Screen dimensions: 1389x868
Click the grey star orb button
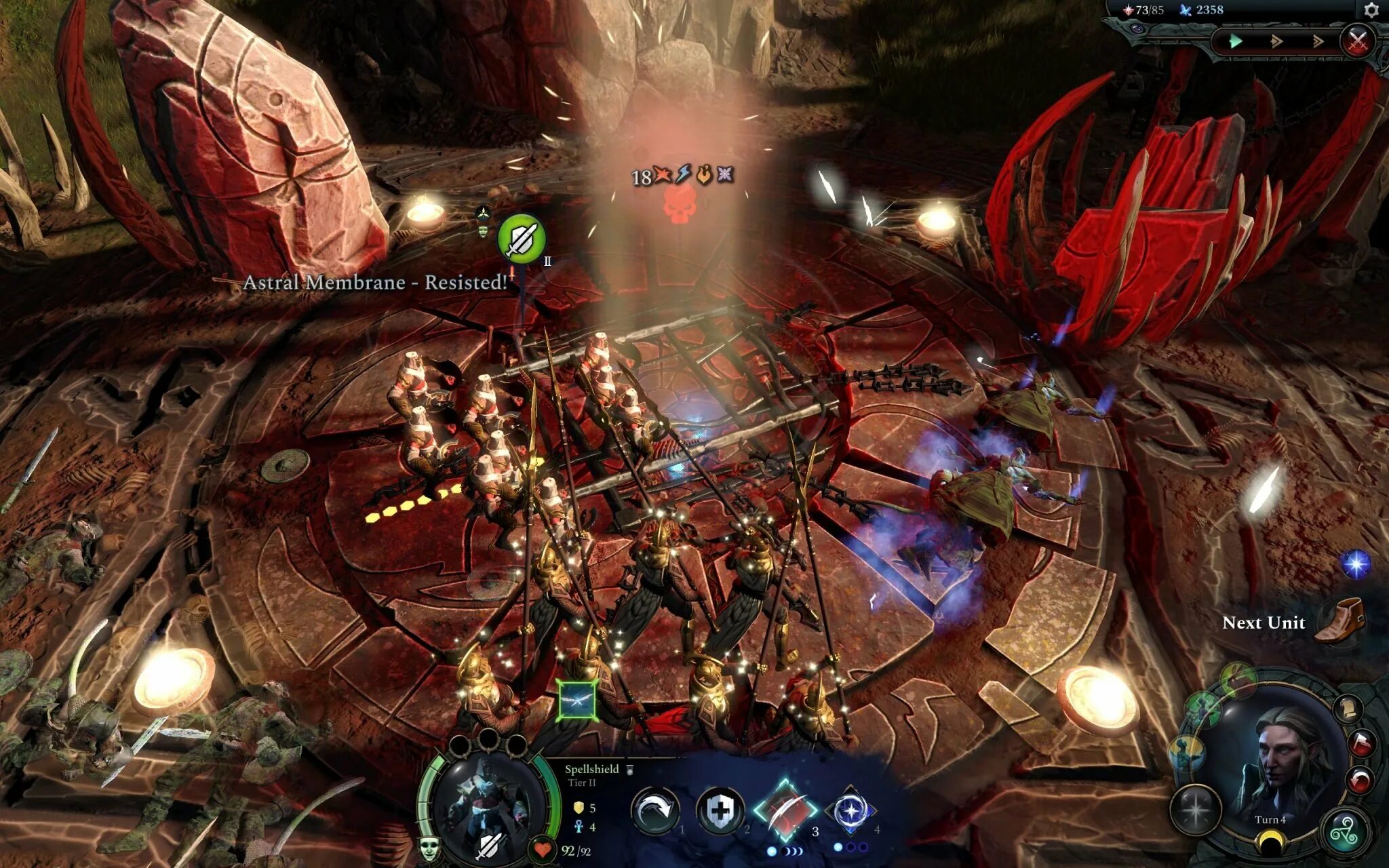pyautogui.click(x=1196, y=809)
